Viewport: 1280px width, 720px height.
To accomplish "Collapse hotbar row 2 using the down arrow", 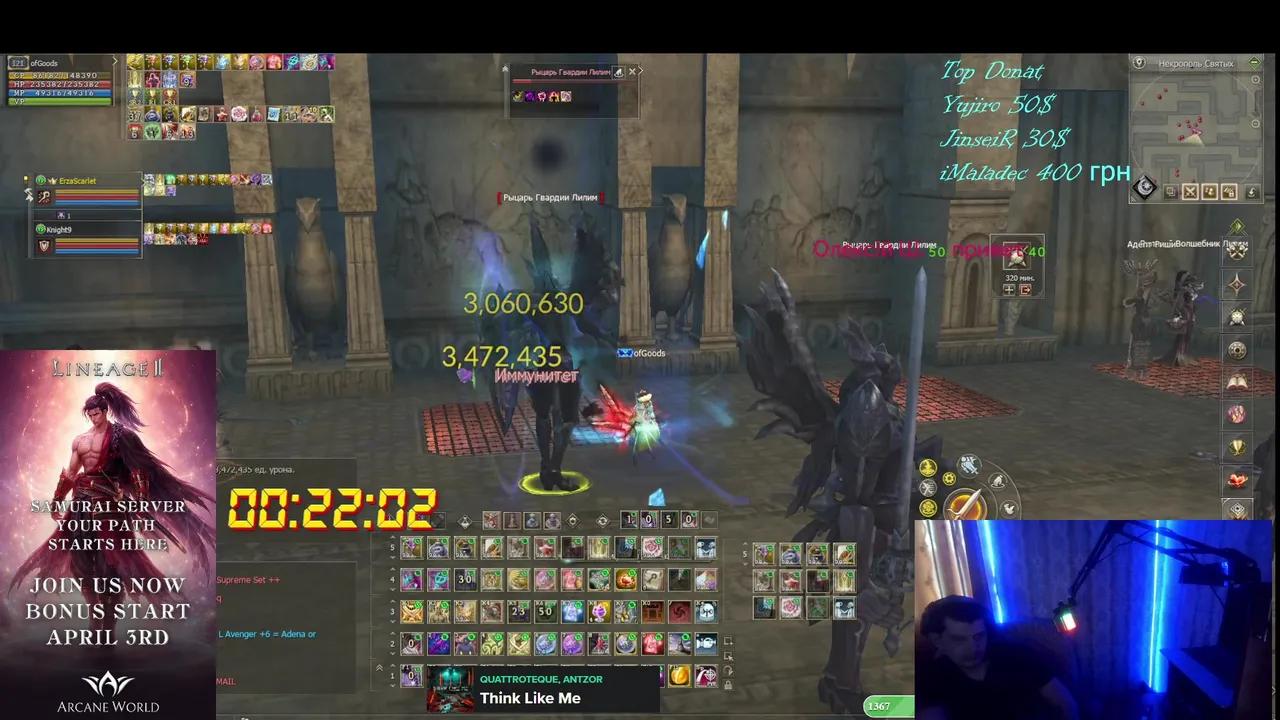I will click(393, 652).
